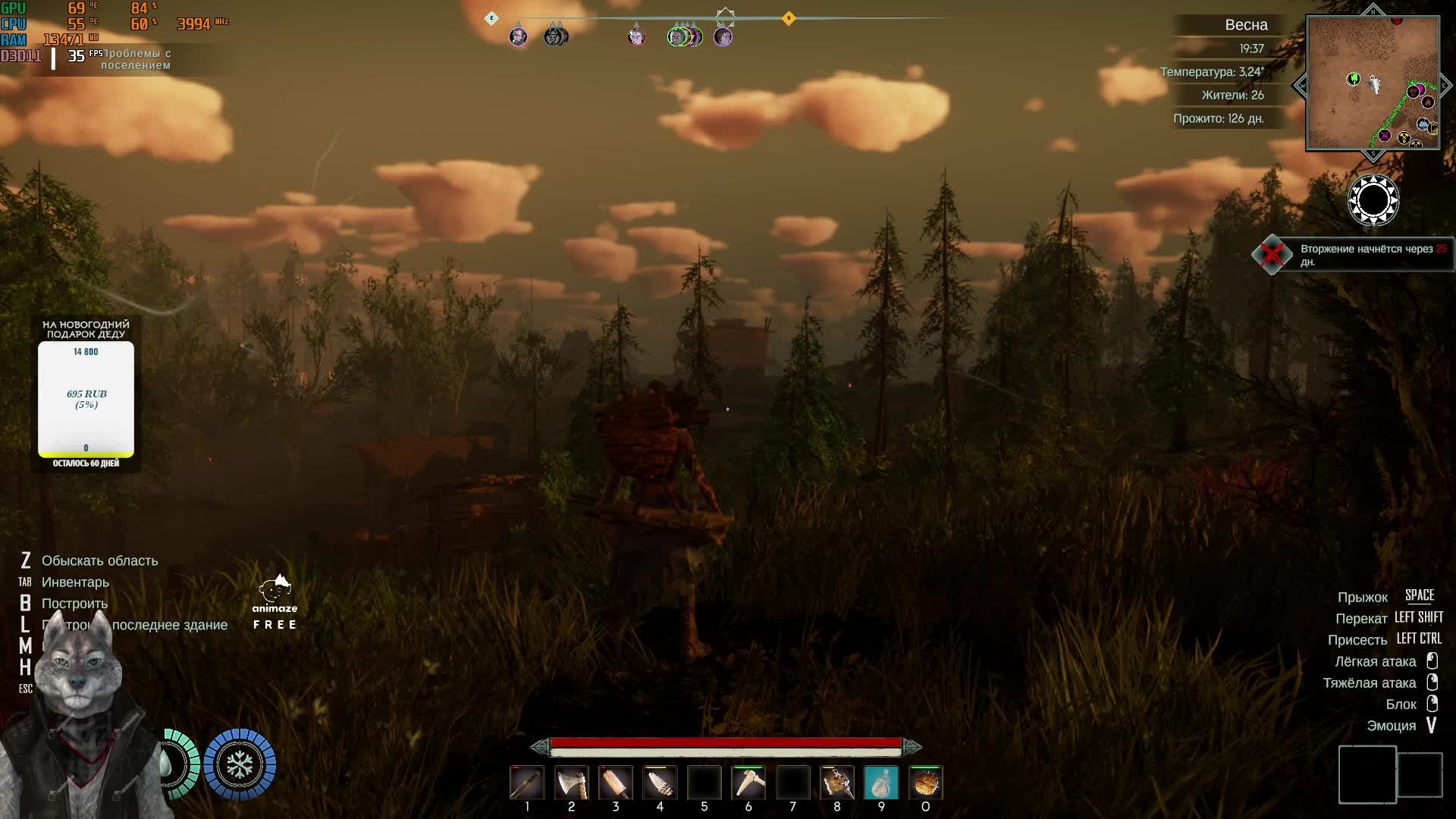The image size is (1456, 819).
Task: Open the minimap in the top-right corner
Action: point(1373,83)
